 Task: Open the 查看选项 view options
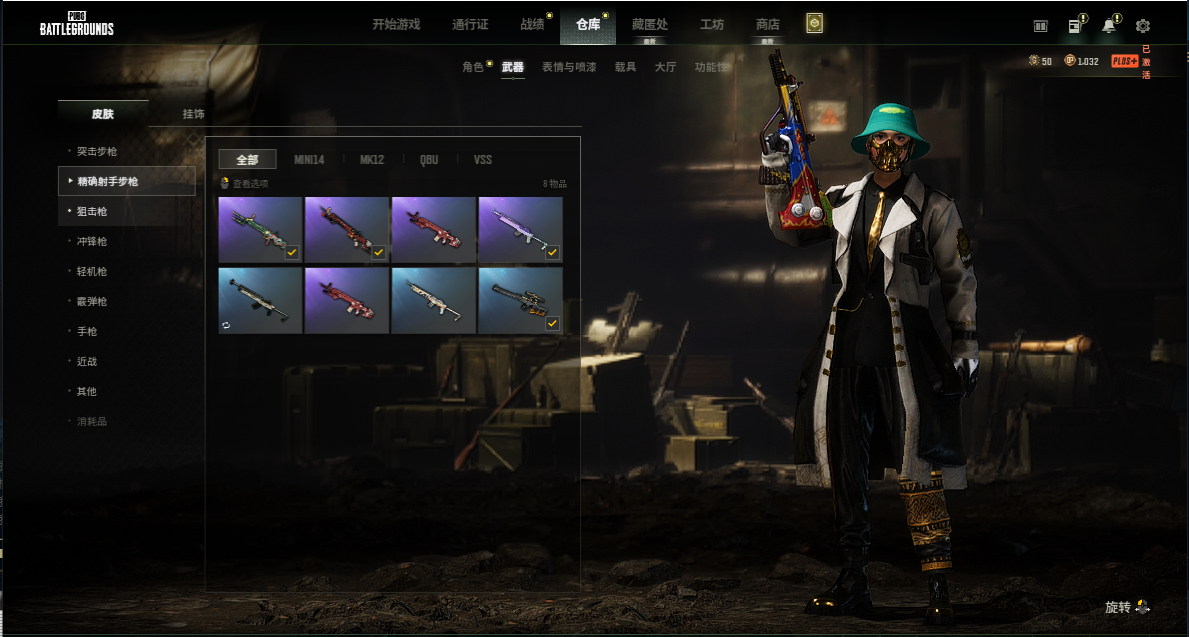(x=245, y=184)
